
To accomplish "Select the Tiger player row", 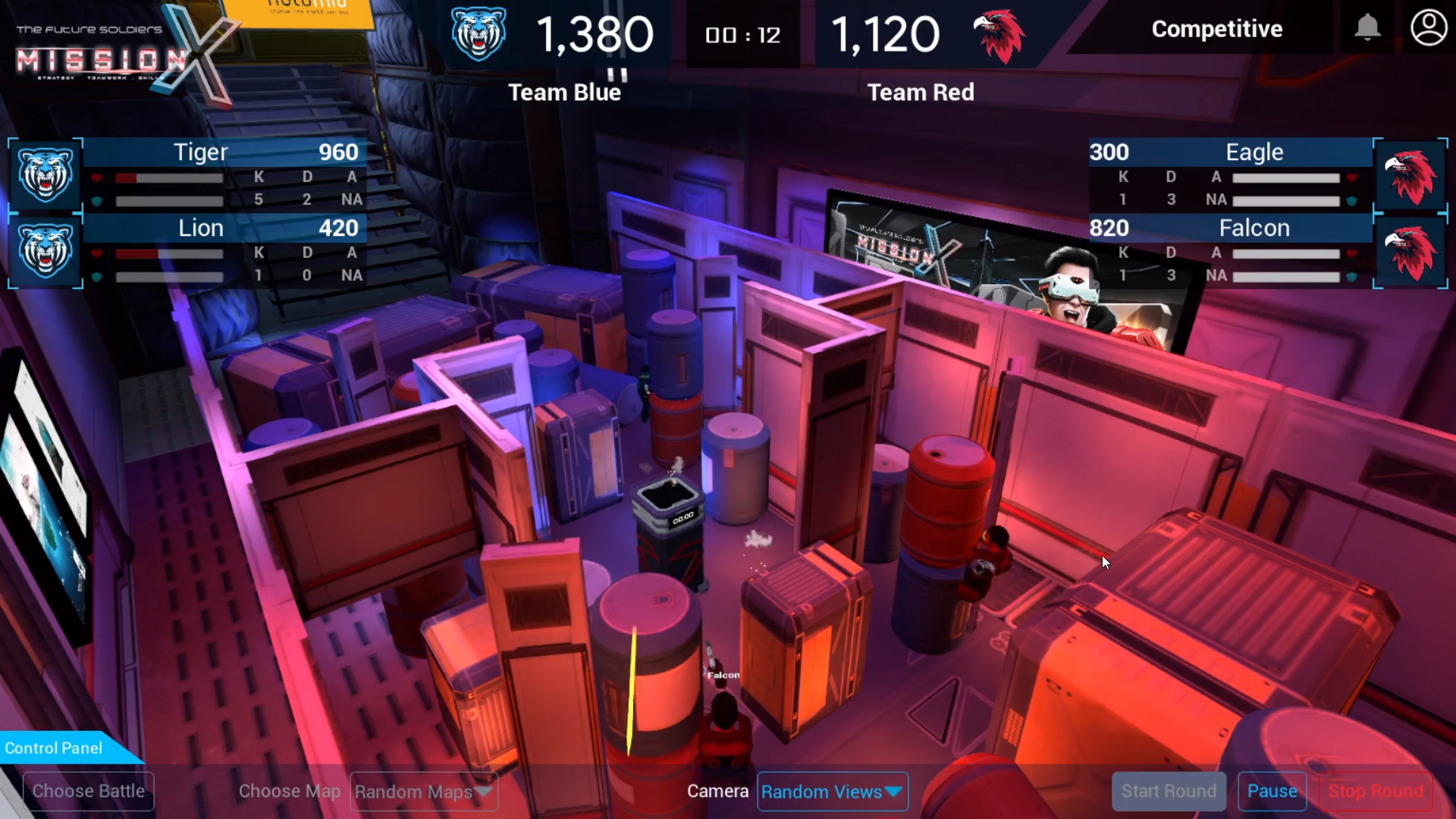I will (x=227, y=175).
